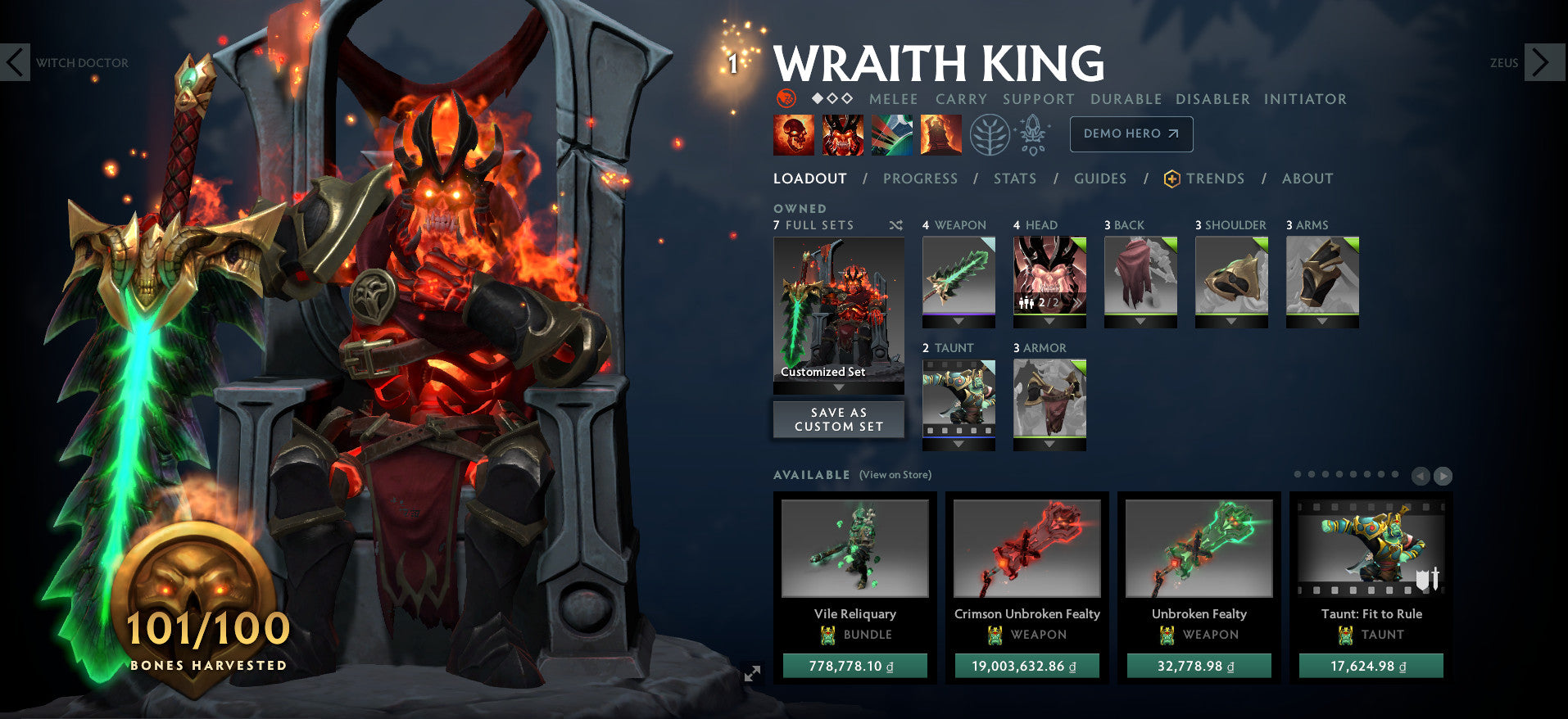Expand the Taunt slot dropdown arrow
This screenshot has height=719, width=1568.
click(x=958, y=444)
